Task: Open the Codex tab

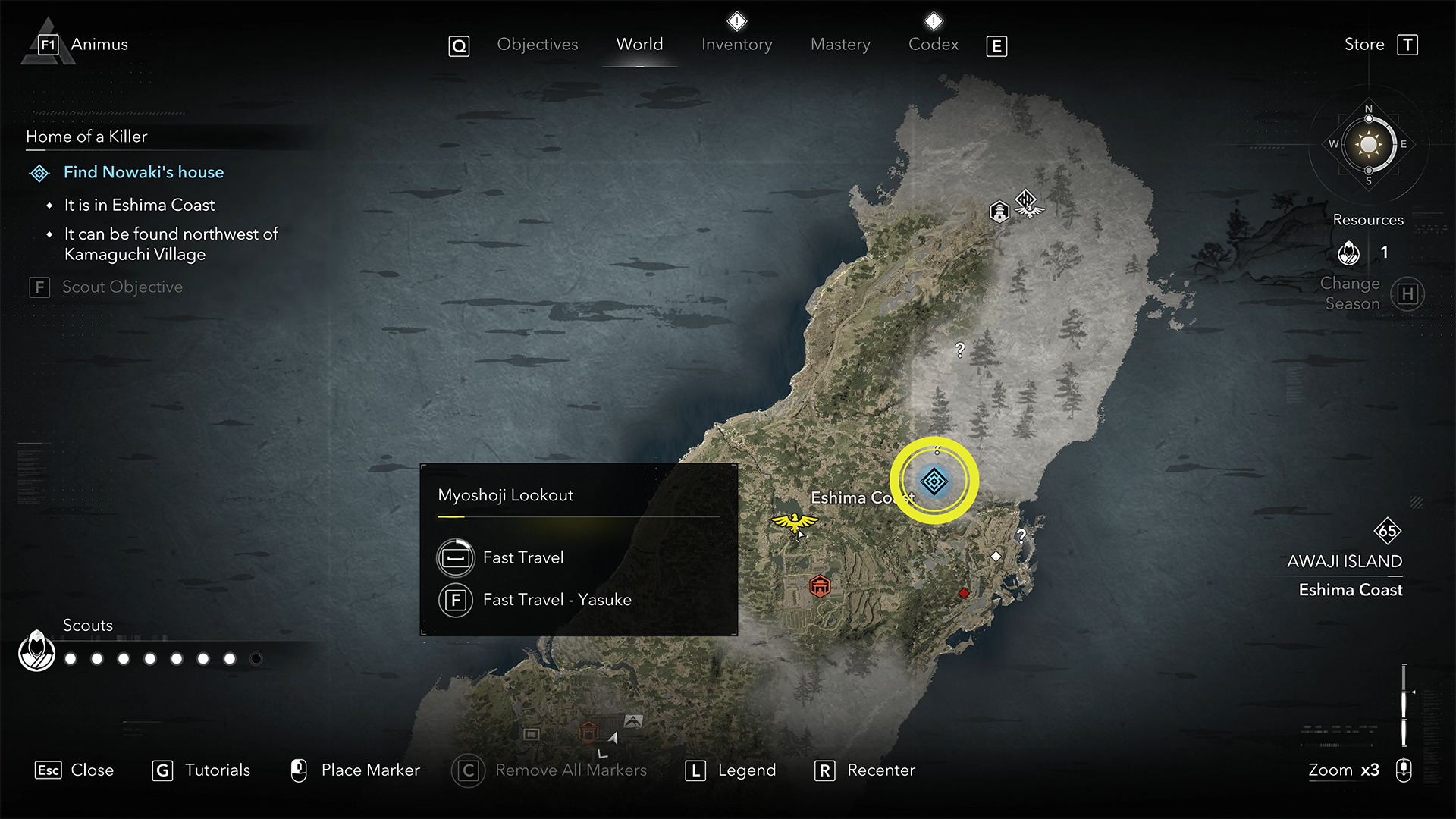Action: pos(934,45)
